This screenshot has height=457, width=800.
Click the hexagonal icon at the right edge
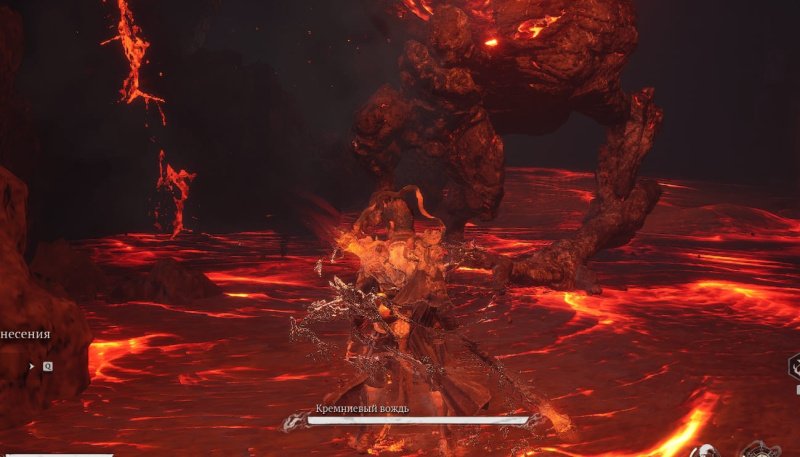[794, 366]
